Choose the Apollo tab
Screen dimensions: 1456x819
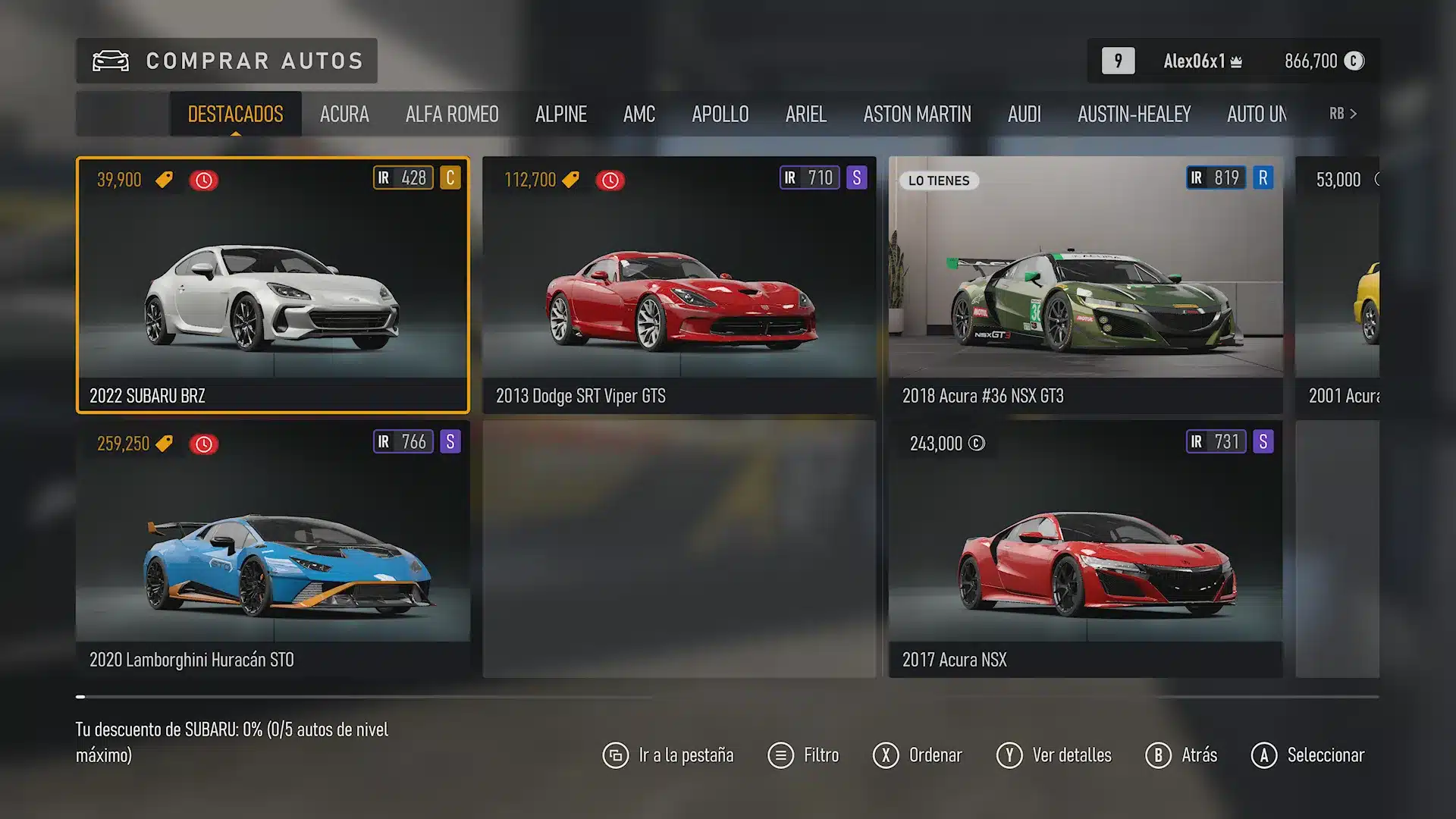click(720, 114)
